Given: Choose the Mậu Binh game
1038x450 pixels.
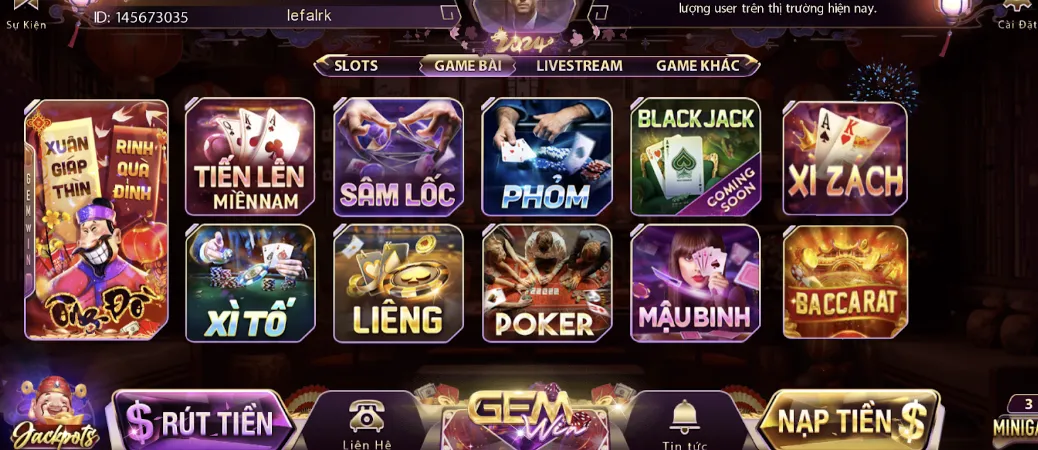Looking at the screenshot, I should 695,283.
